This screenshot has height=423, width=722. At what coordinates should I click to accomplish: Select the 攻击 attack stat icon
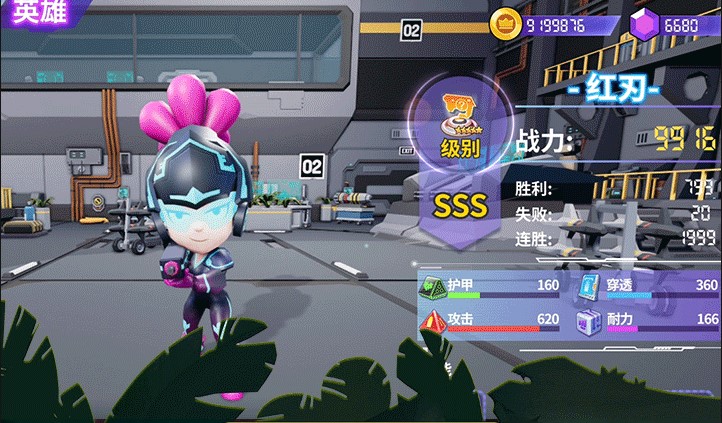pyautogui.click(x=433, y=321)
